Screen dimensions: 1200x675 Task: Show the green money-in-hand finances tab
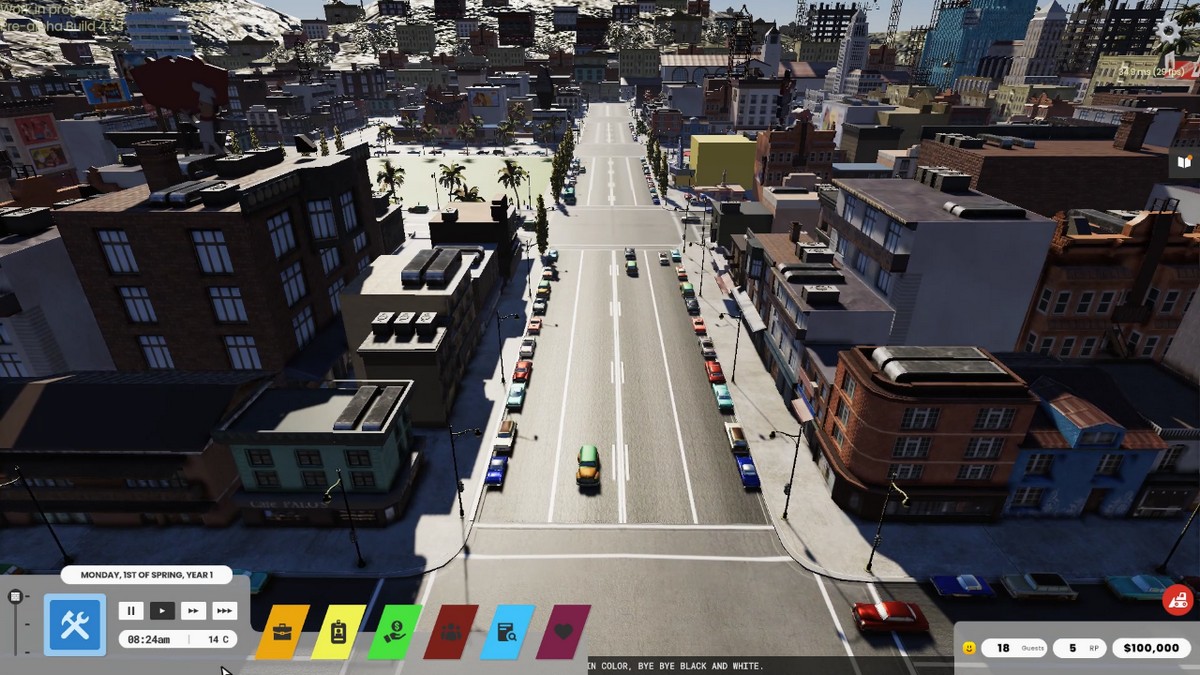coord(394,632)
